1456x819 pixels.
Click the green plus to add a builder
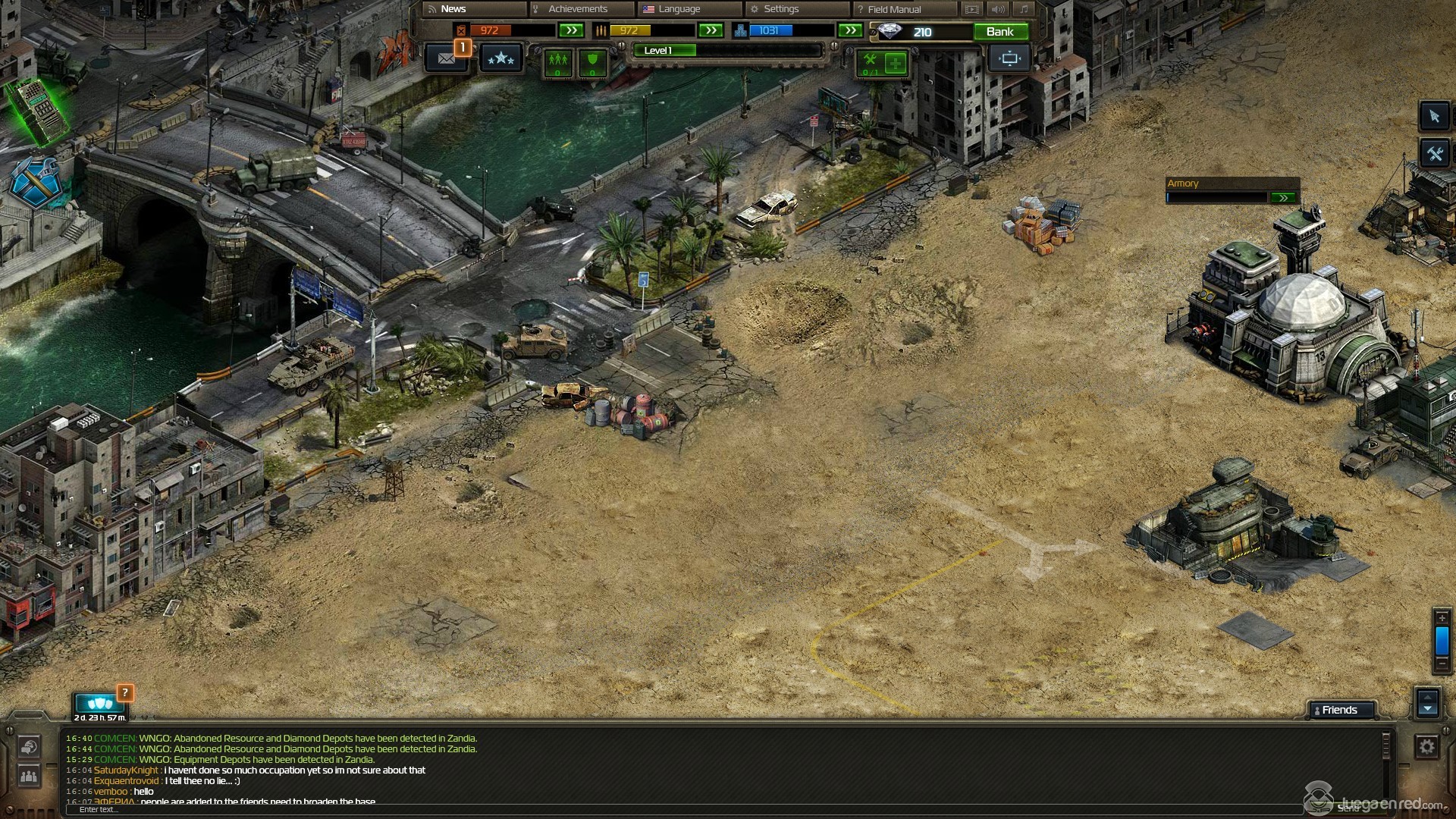point(896,63)
